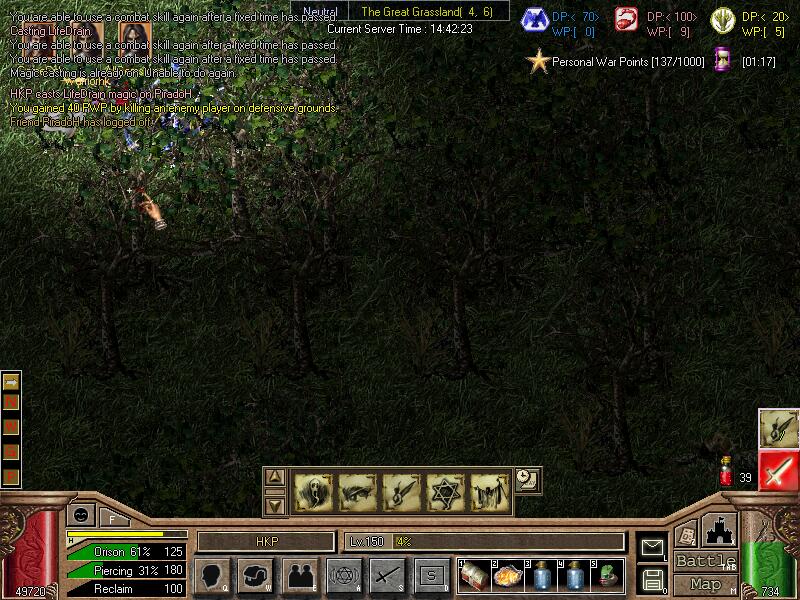Activate the red sword attack button
The height and width of the screenshot is (600, 800).
(x=778, y=470)
